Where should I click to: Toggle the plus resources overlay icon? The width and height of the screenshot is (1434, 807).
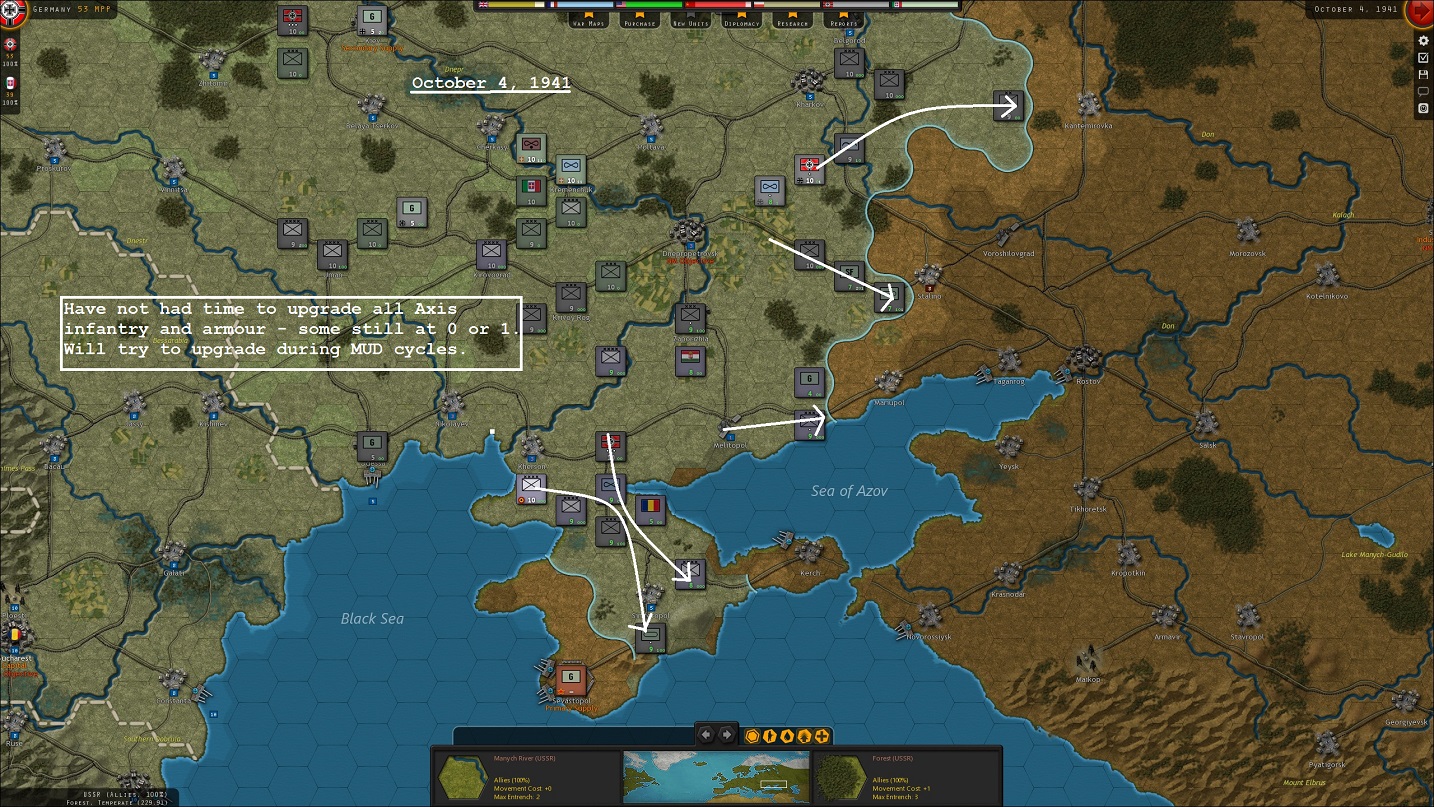tap(821, 736)
